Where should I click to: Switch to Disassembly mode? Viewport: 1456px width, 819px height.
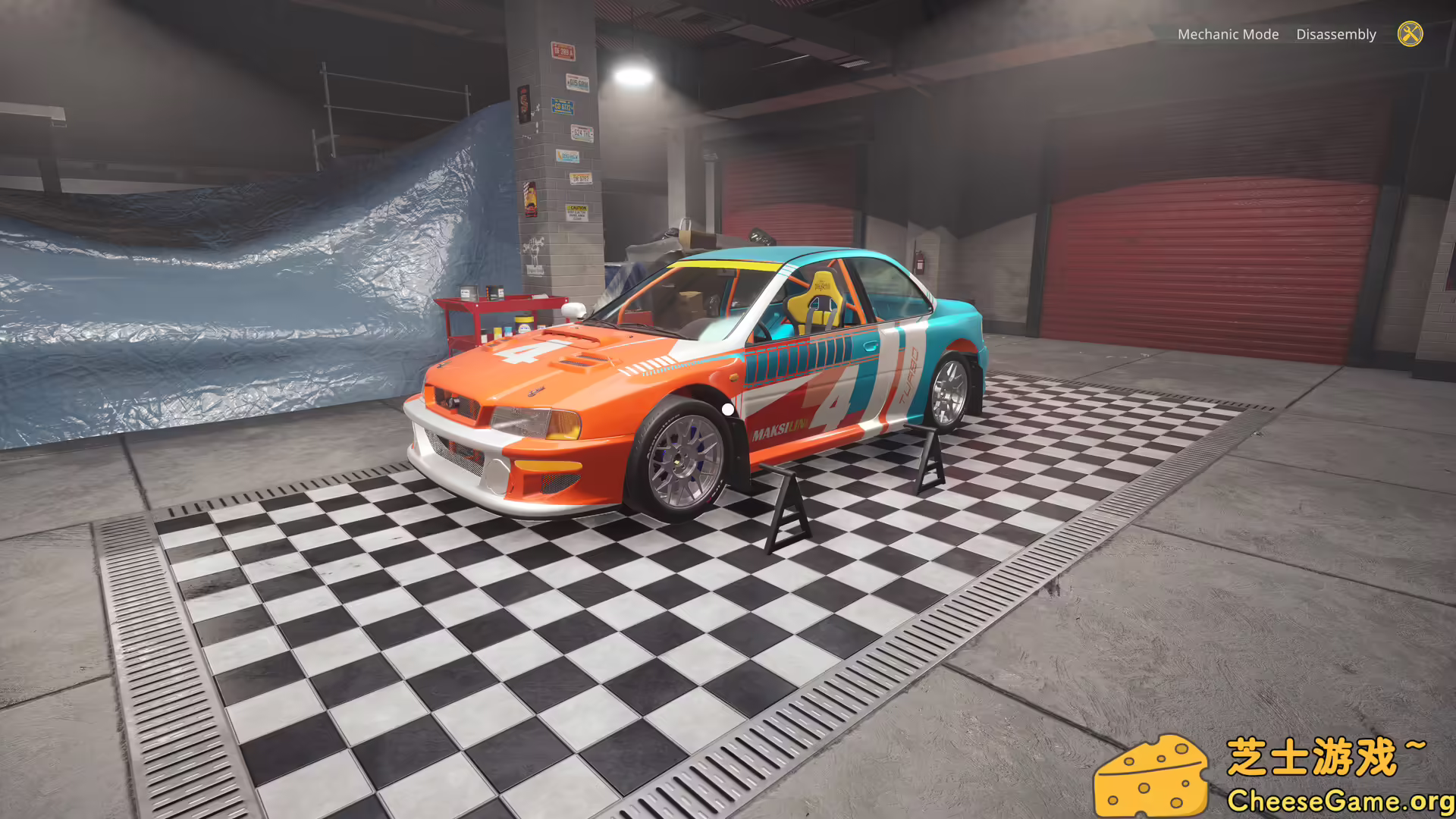click(1336, 34)
